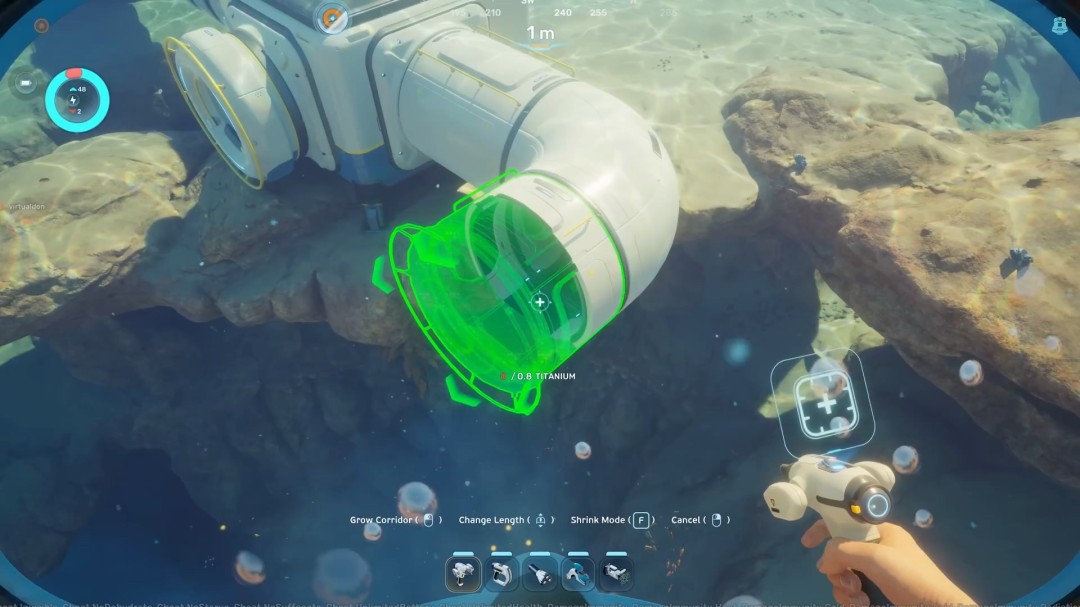Equip the blue-handled tool in the hotbar
Image resolution: width=1080 pixels, height=607 pixels.
tap(578, 573)
